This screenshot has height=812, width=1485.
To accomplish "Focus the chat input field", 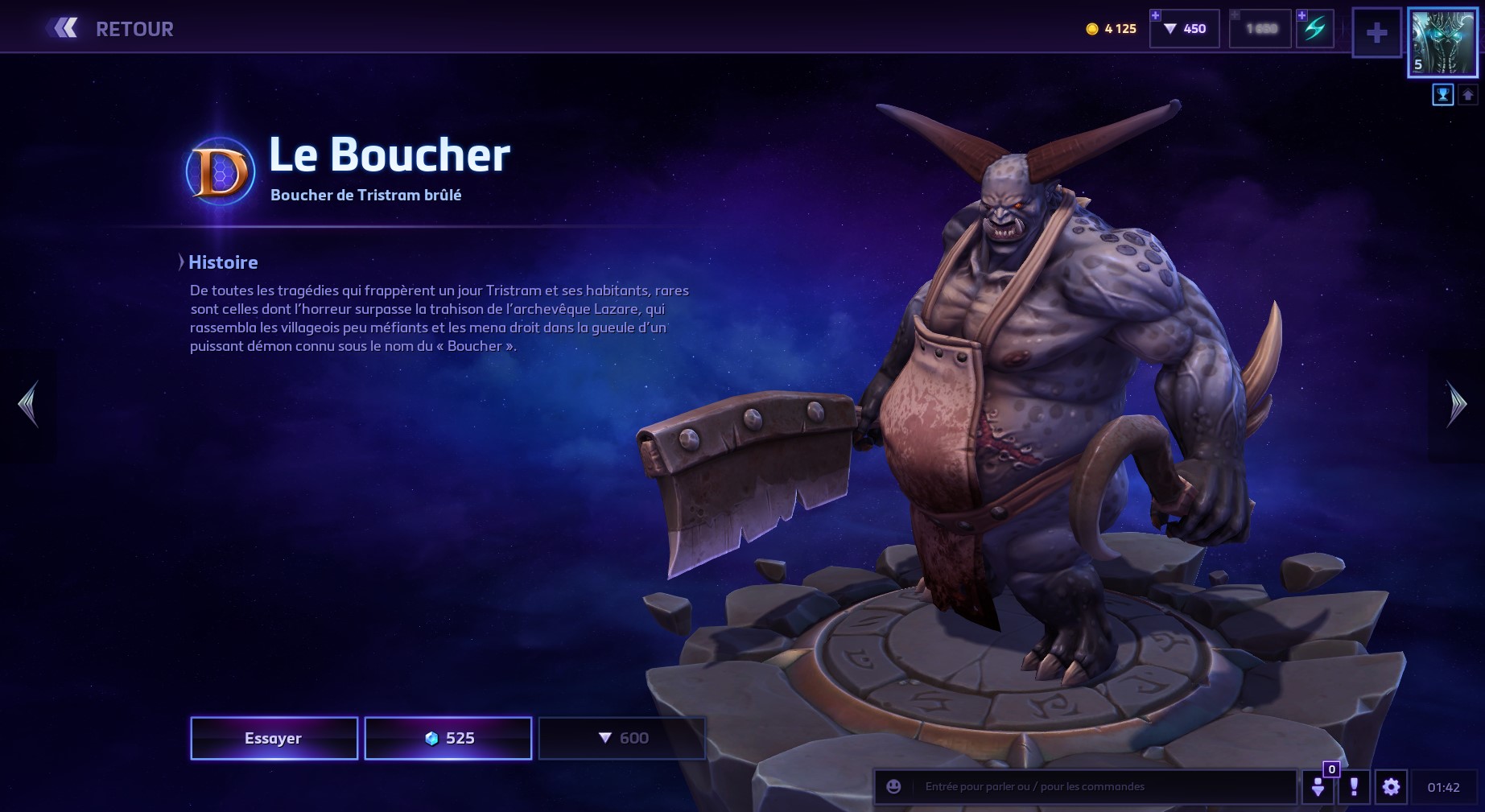I will [1103, 786].
